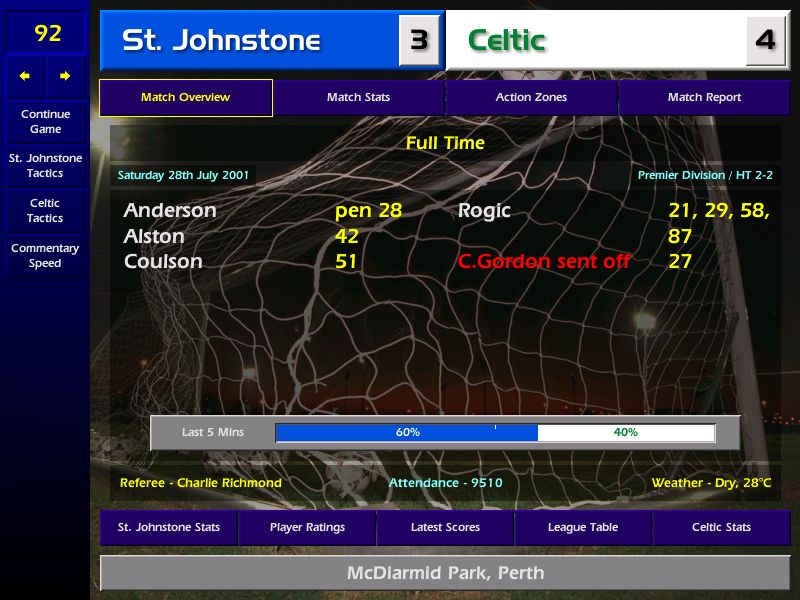View St. Johnstone Stats
The image size is (800, 600).
(168, 527)
